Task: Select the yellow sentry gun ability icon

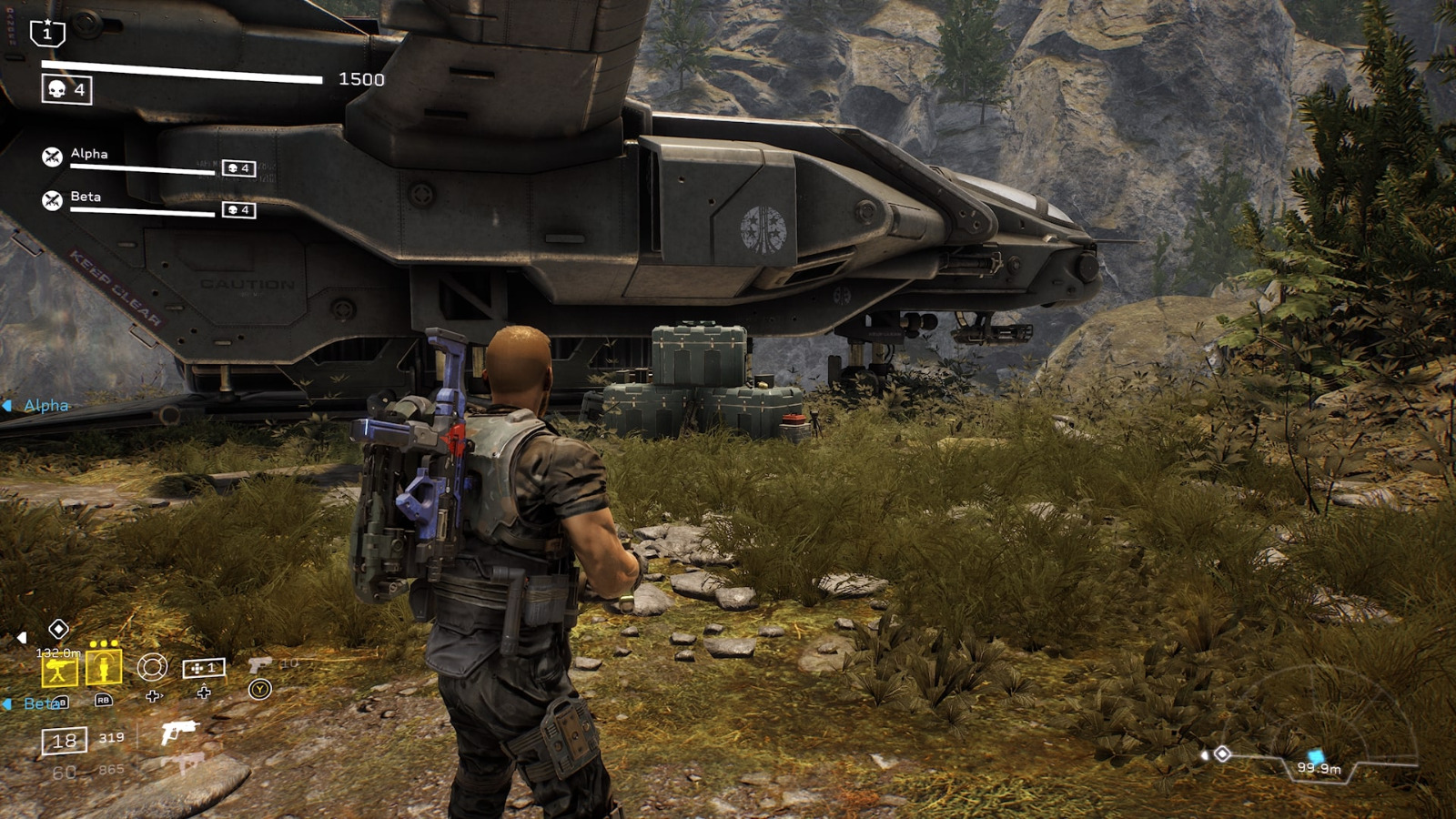Action: [x=58, y=669]
